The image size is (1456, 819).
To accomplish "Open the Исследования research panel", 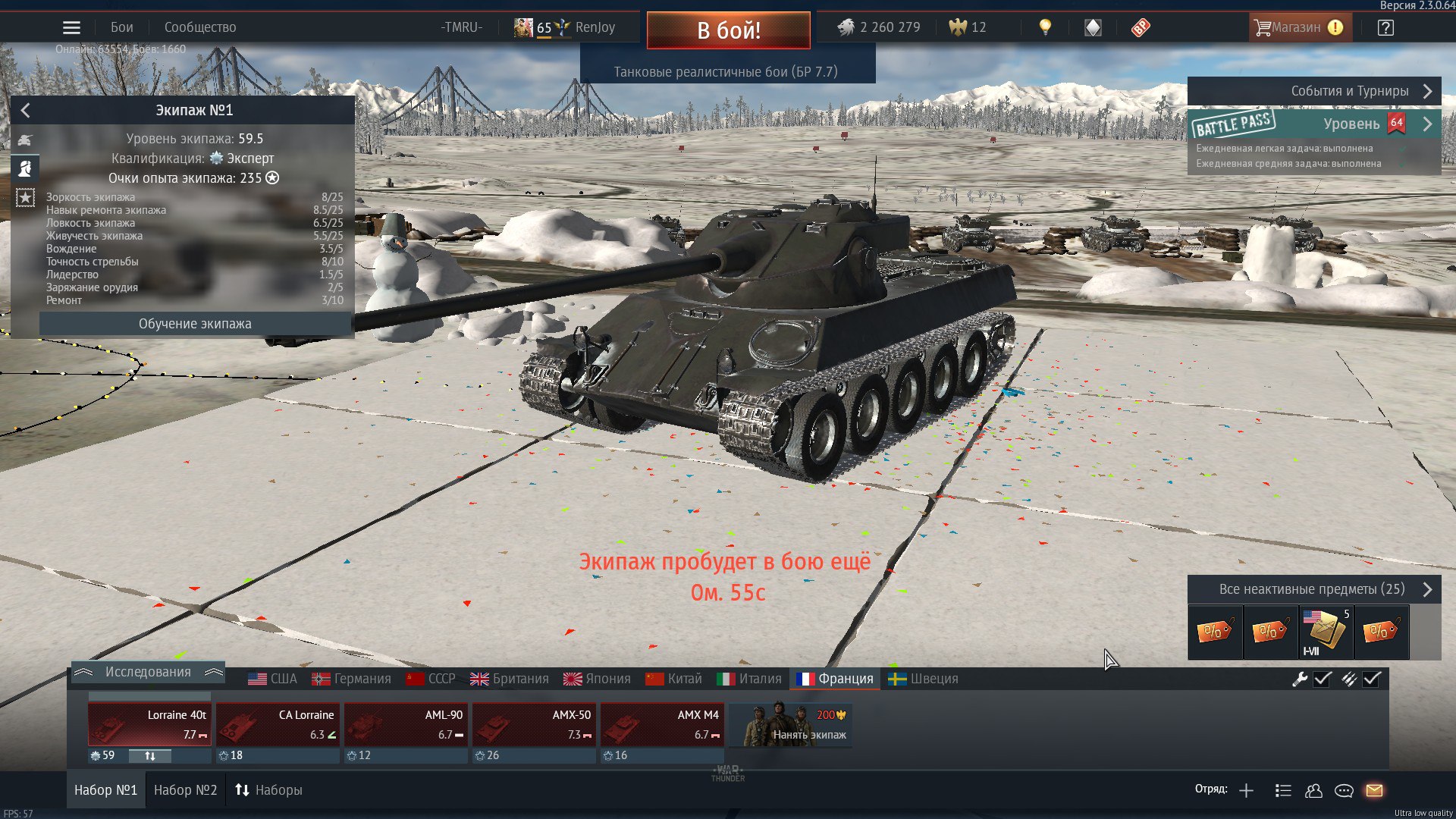I will (148, 672).
